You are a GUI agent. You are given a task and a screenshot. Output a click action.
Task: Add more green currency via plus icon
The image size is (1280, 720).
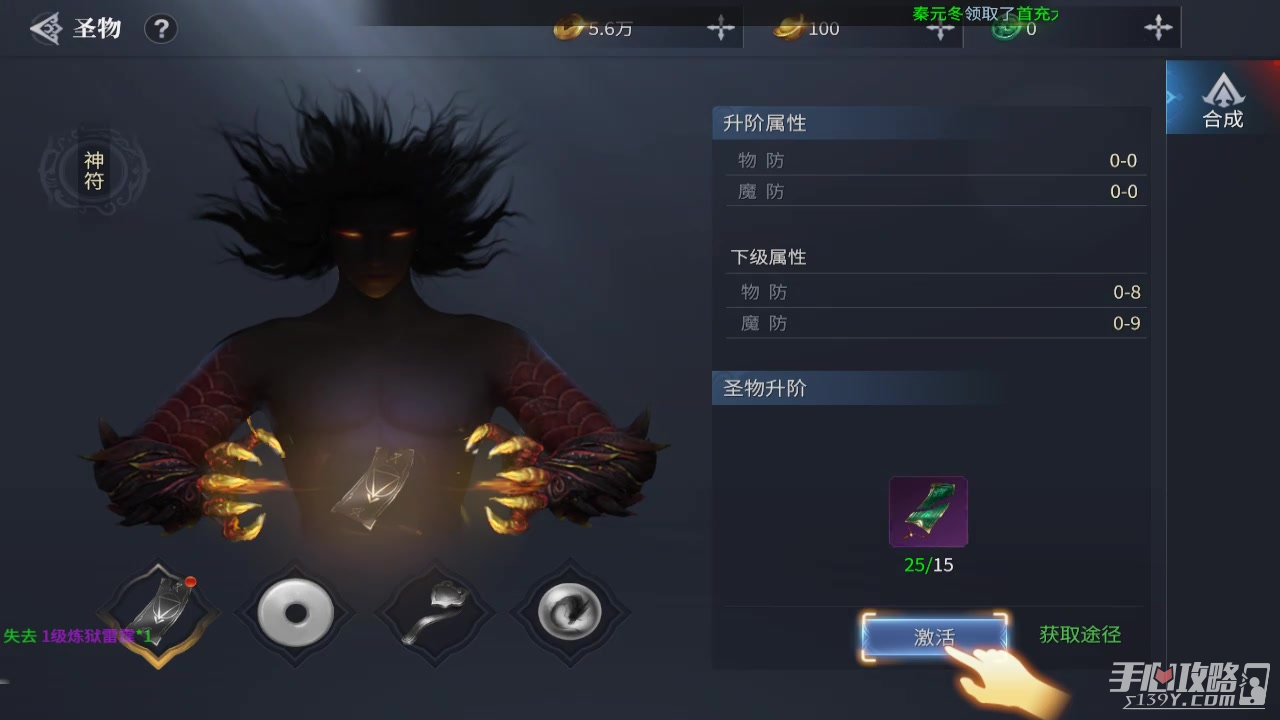(1158, 28)
